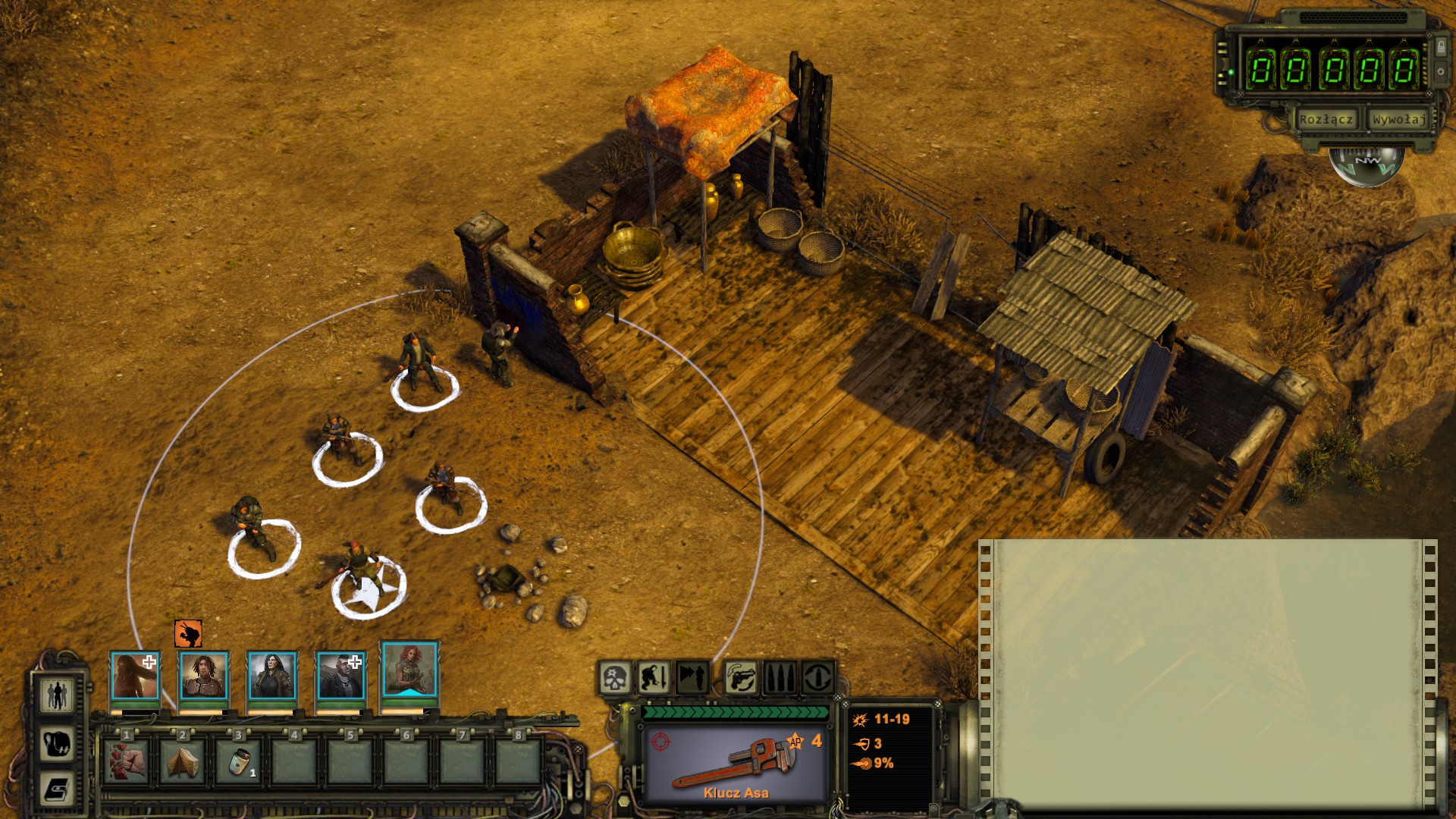Pick the mohawk man portrait
This screenshot has width=1456, height=819.
(340, 675)
